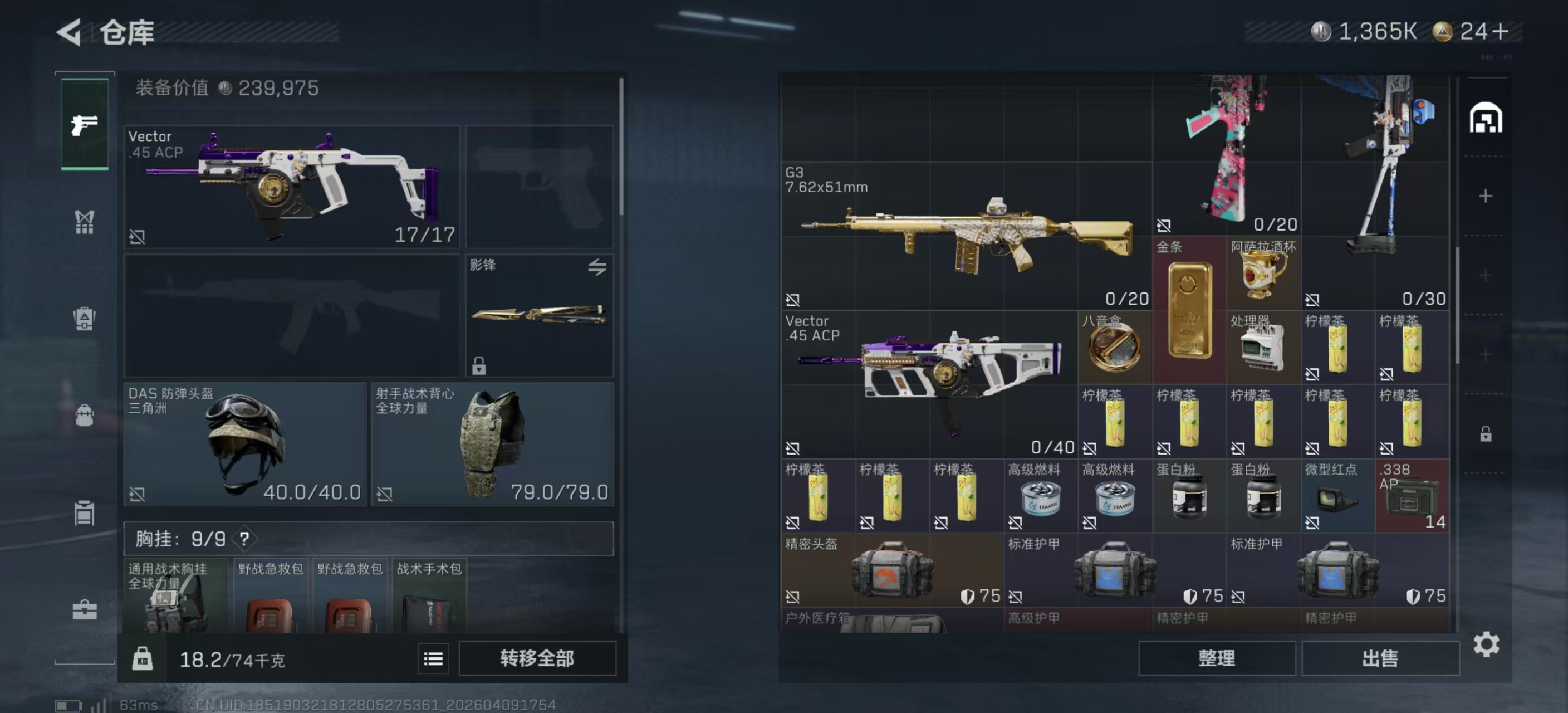1568x713 pixels.
Task: Select the equipped Vector .45 ACP weapon slot
Action: (x=292, y=186)
